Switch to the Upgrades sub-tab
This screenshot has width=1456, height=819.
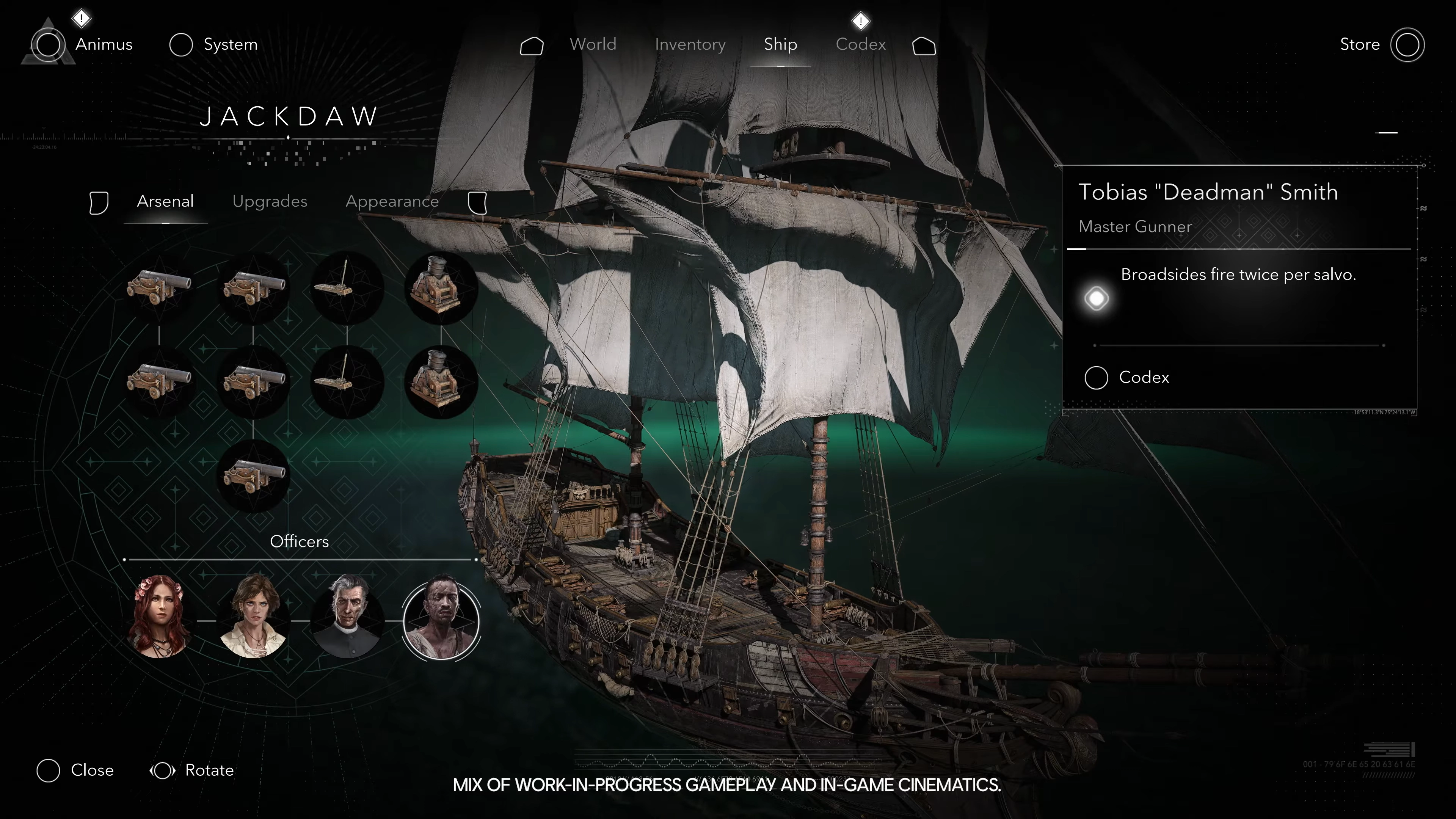click(270, 201)
